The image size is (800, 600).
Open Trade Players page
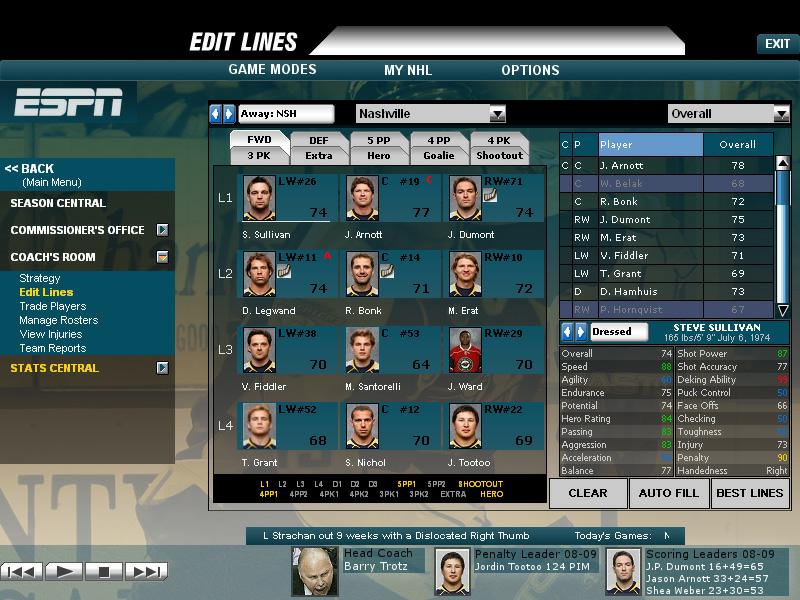53,306
